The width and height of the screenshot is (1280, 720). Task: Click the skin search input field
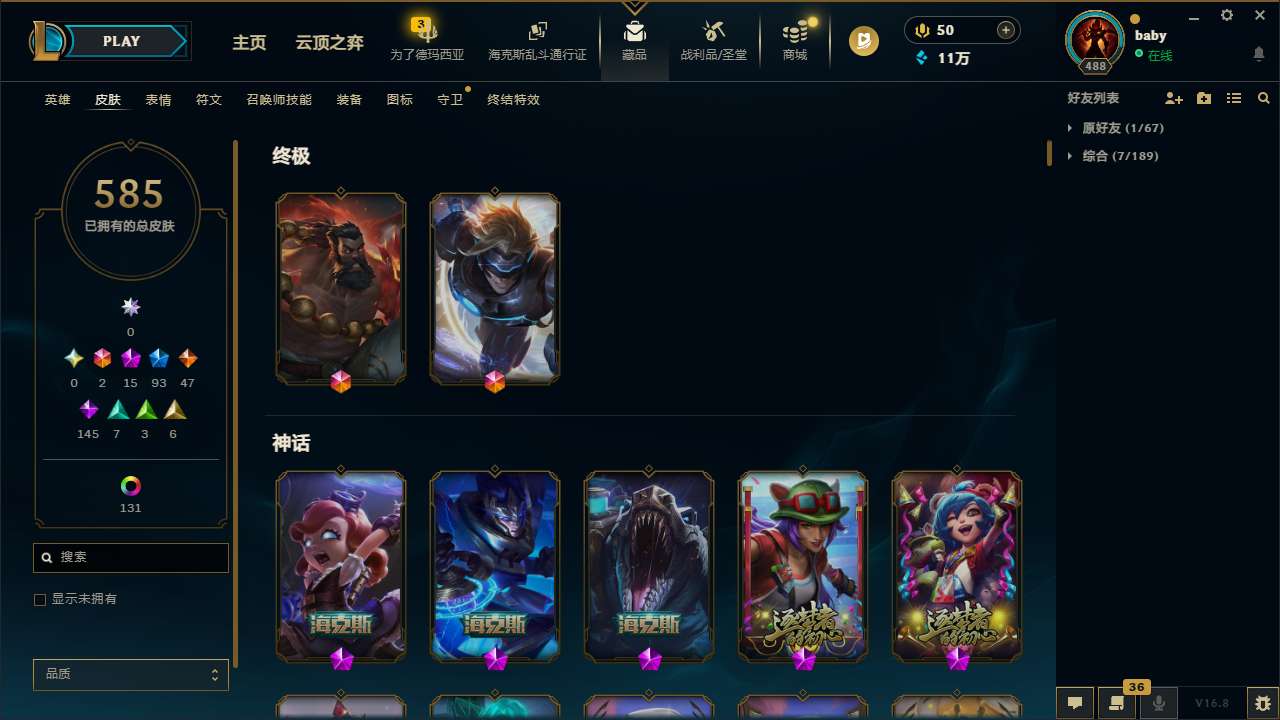click(x=130, y=557)
